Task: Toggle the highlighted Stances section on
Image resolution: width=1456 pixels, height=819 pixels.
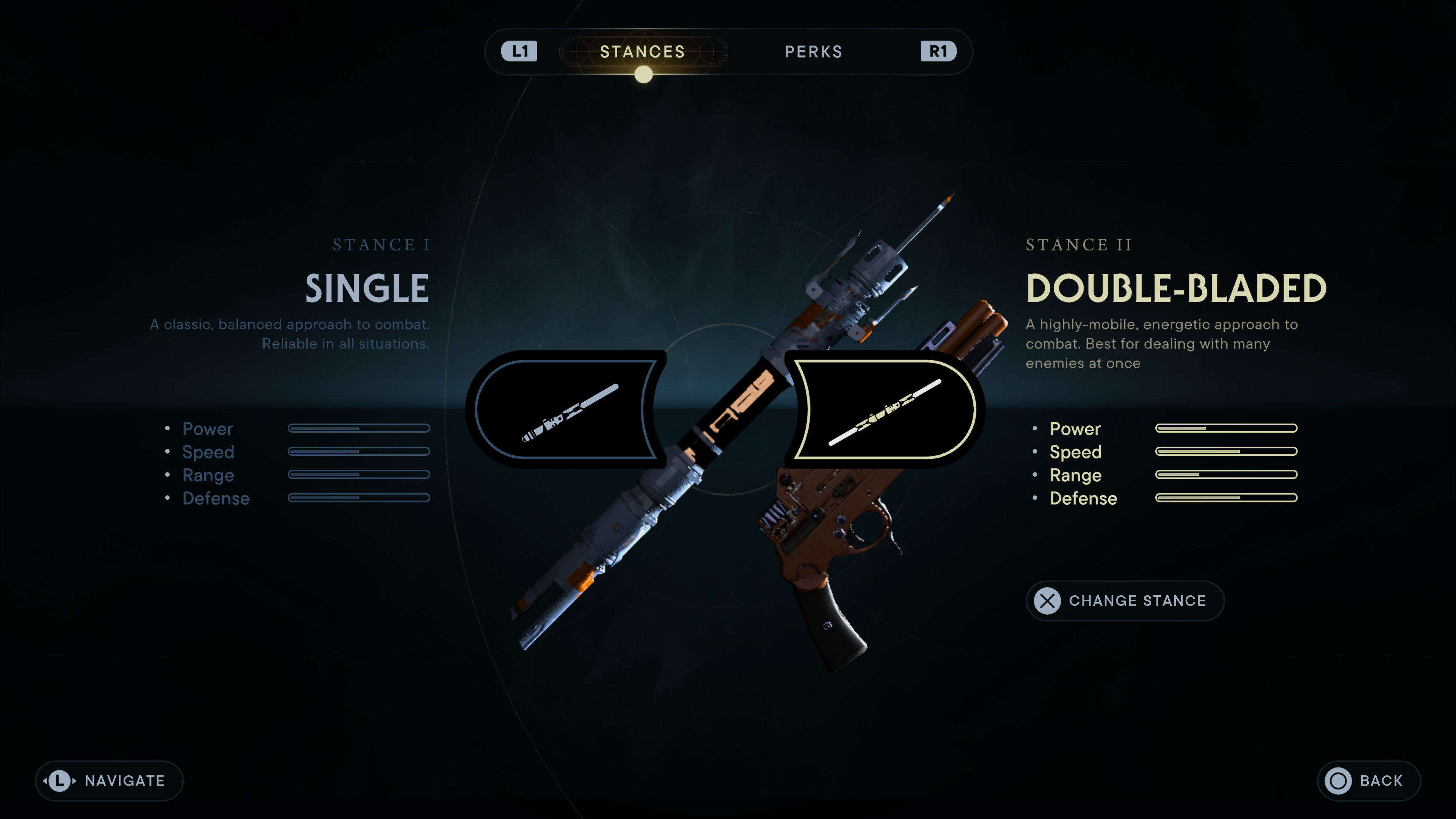Action: coord(642,52)
